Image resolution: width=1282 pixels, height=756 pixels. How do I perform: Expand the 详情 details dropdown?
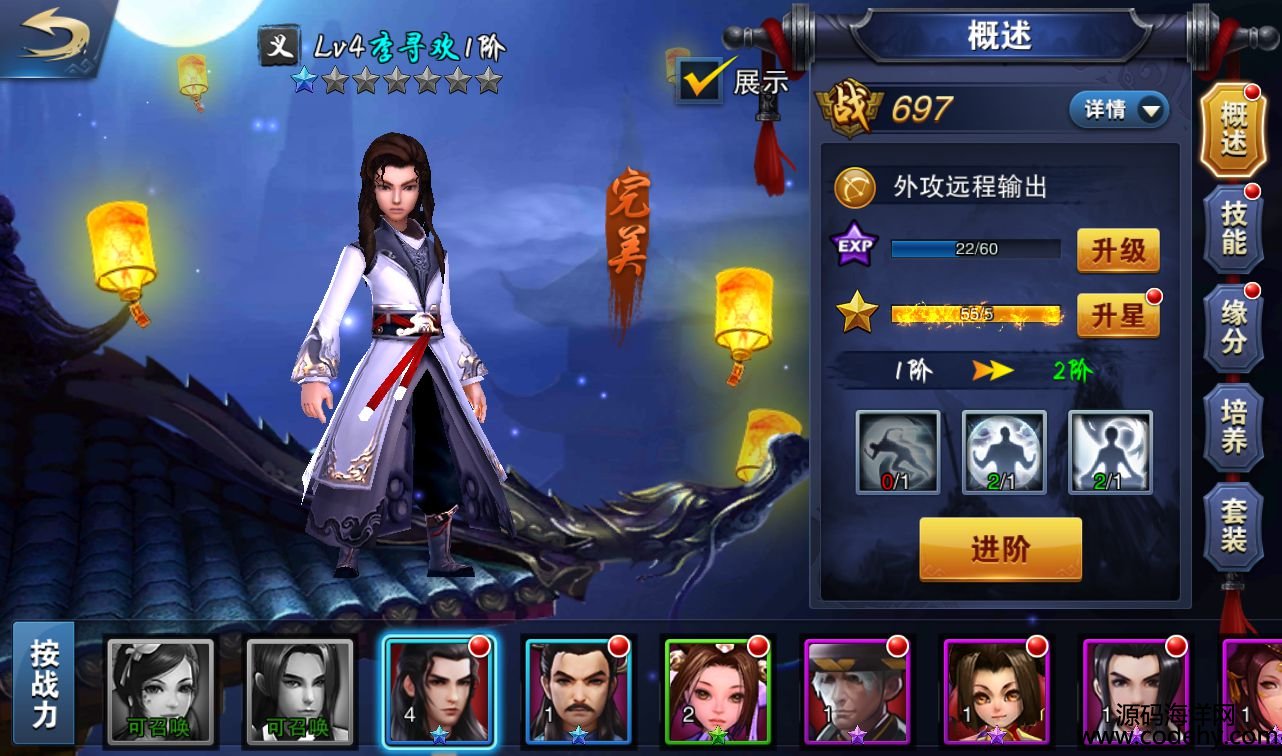(1119, 110)
